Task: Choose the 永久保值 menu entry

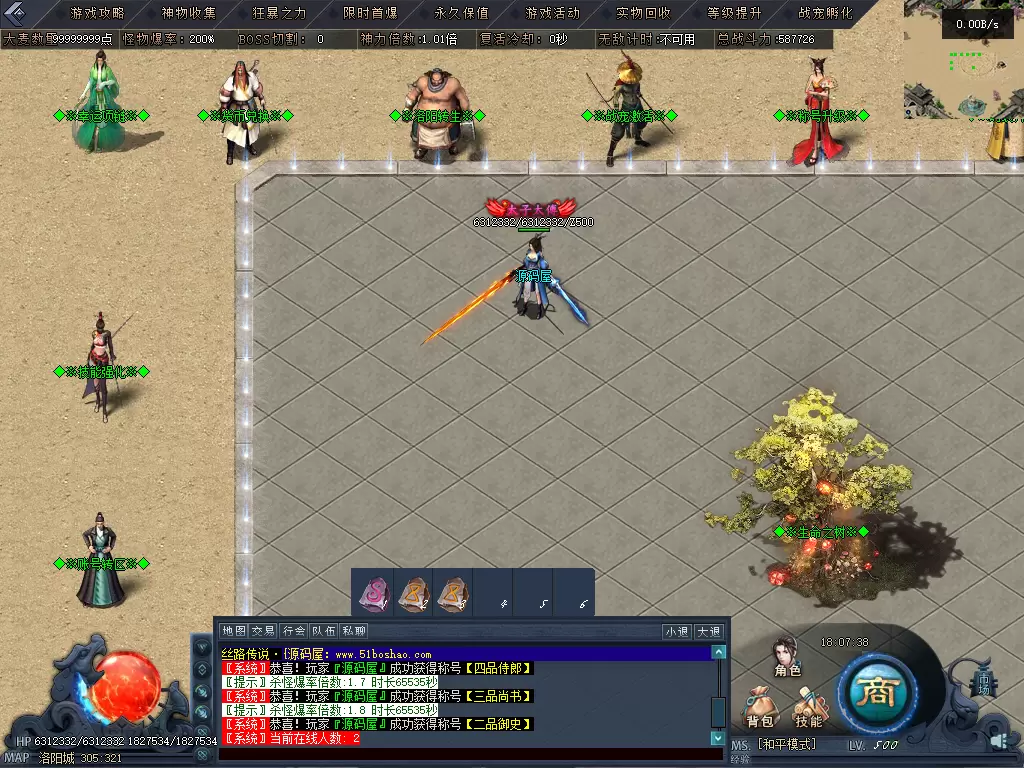Action: coord(461,13)
